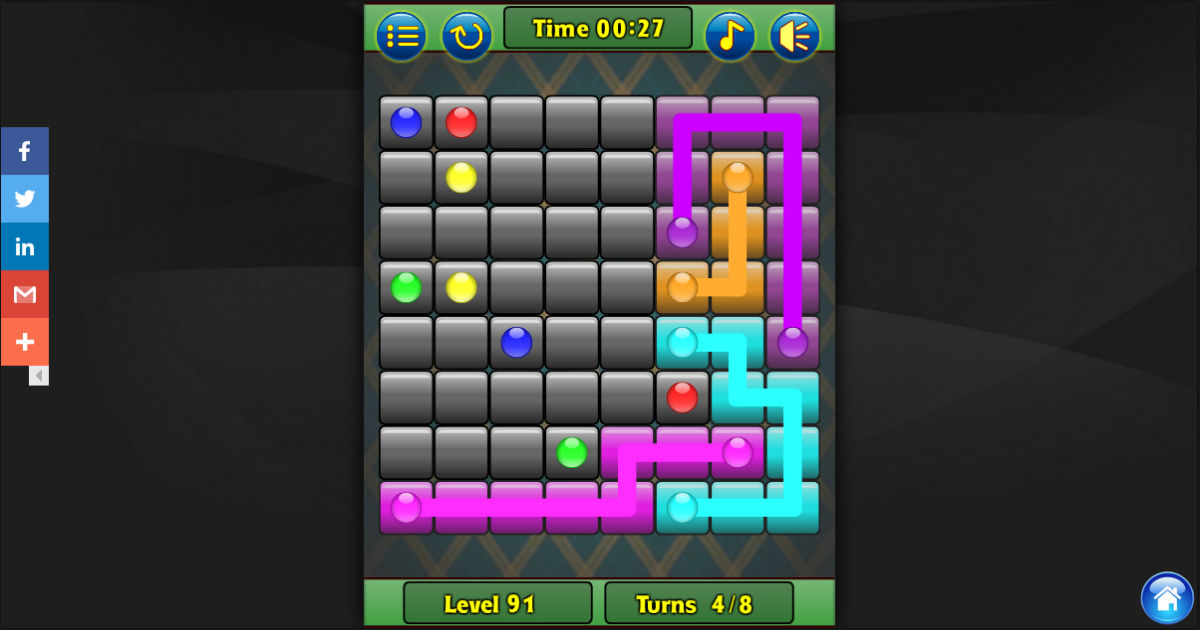
Task: Go to the home screen
Action: (1166, 598)
